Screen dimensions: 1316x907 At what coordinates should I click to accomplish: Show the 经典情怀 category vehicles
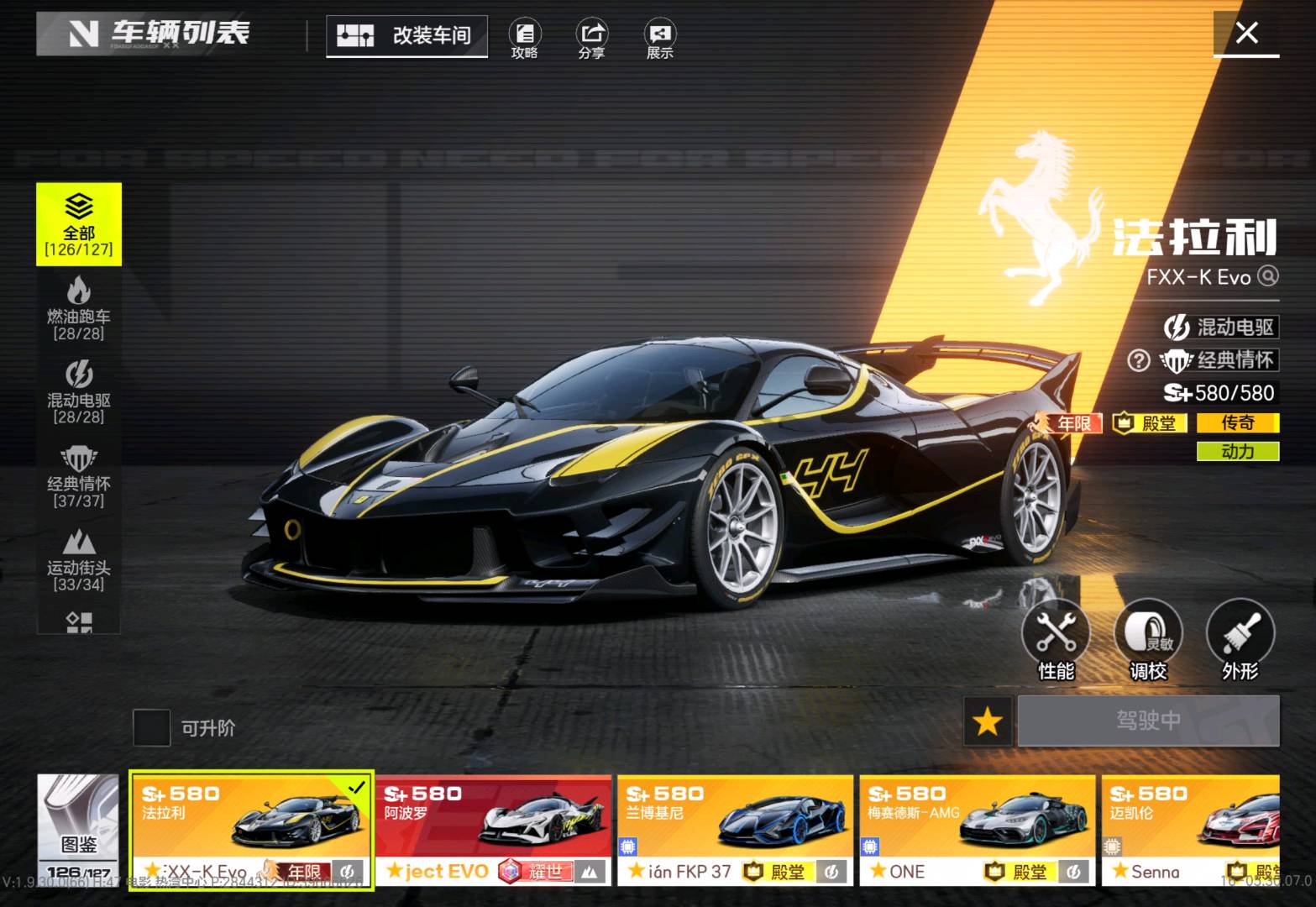click(x=79, y=475)
